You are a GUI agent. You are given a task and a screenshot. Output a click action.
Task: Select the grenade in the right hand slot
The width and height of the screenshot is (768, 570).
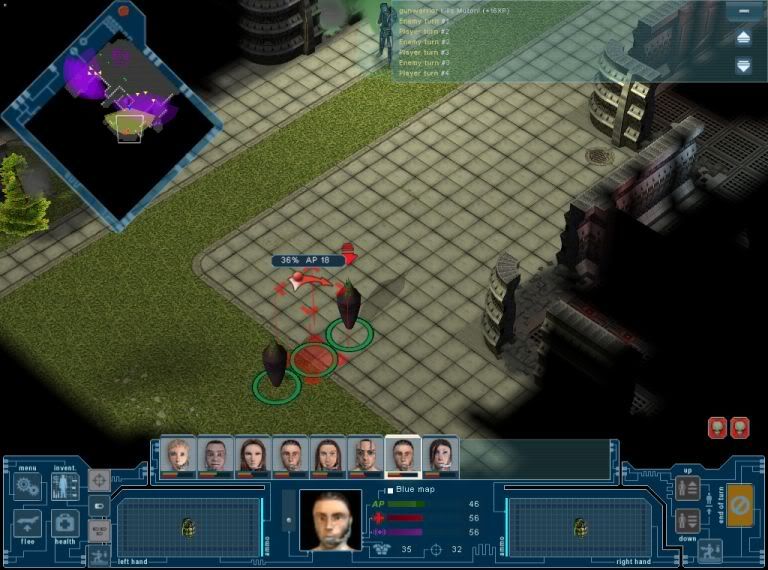pos(577,527)
